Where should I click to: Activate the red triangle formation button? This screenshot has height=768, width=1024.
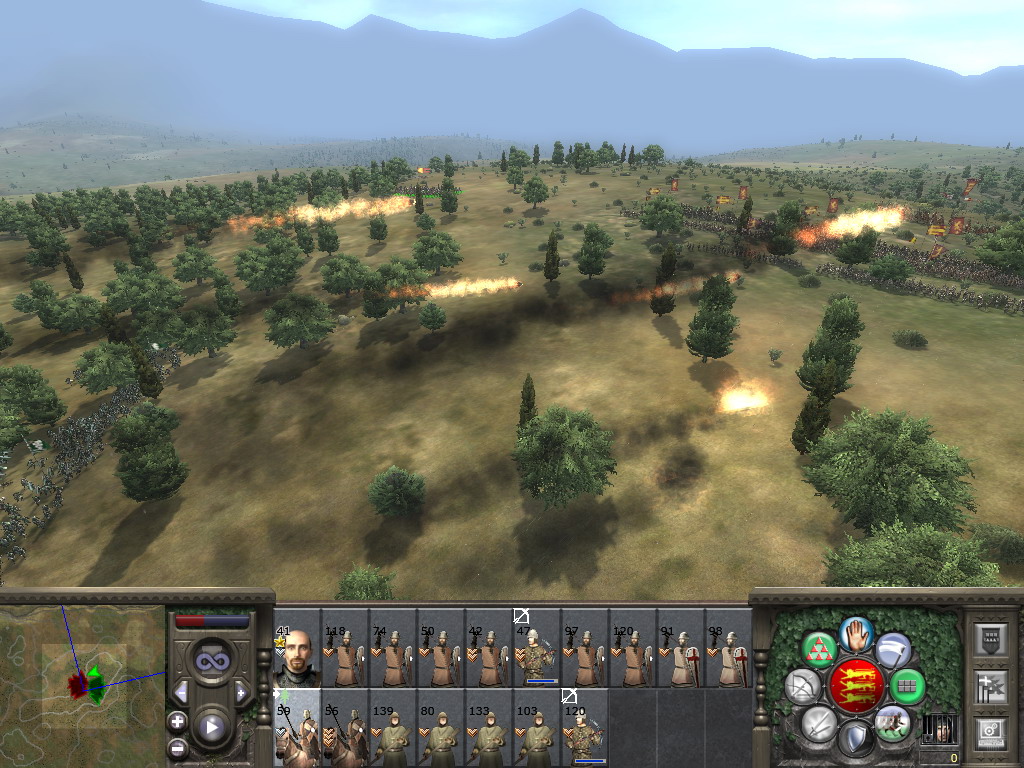[820, 650]
